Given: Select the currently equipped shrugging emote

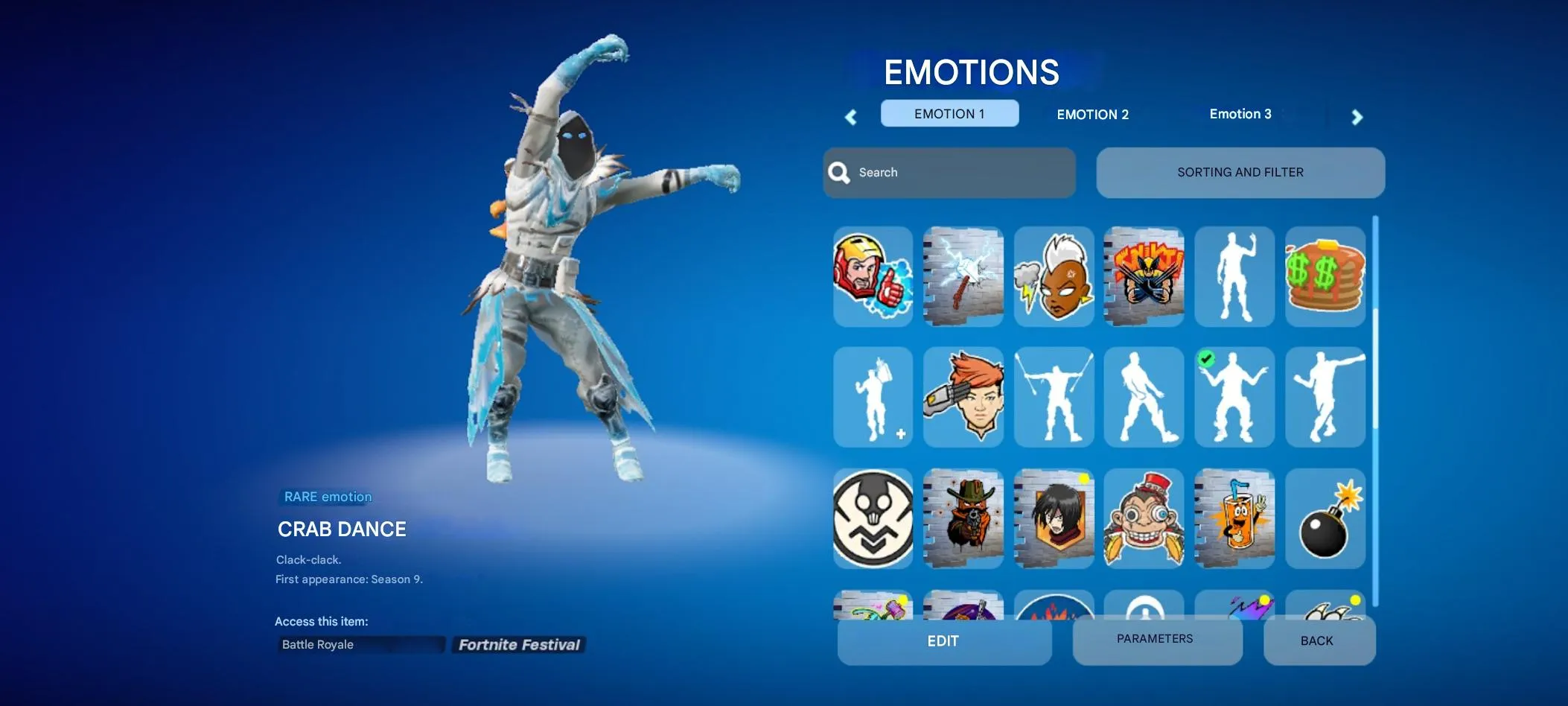Looking at the screenshot, I should click(x=1234, y=397).
